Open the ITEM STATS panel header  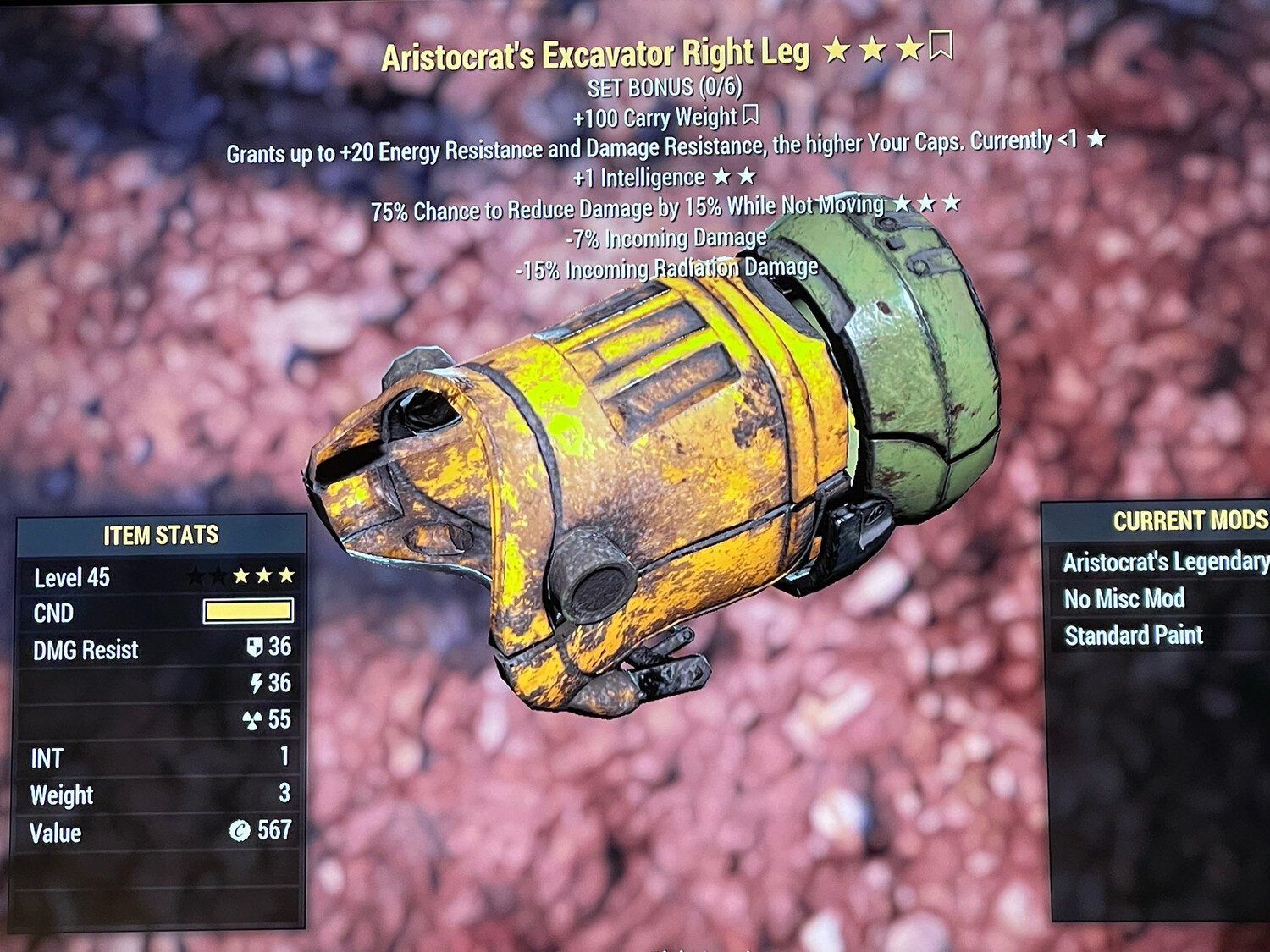[160, 535]
